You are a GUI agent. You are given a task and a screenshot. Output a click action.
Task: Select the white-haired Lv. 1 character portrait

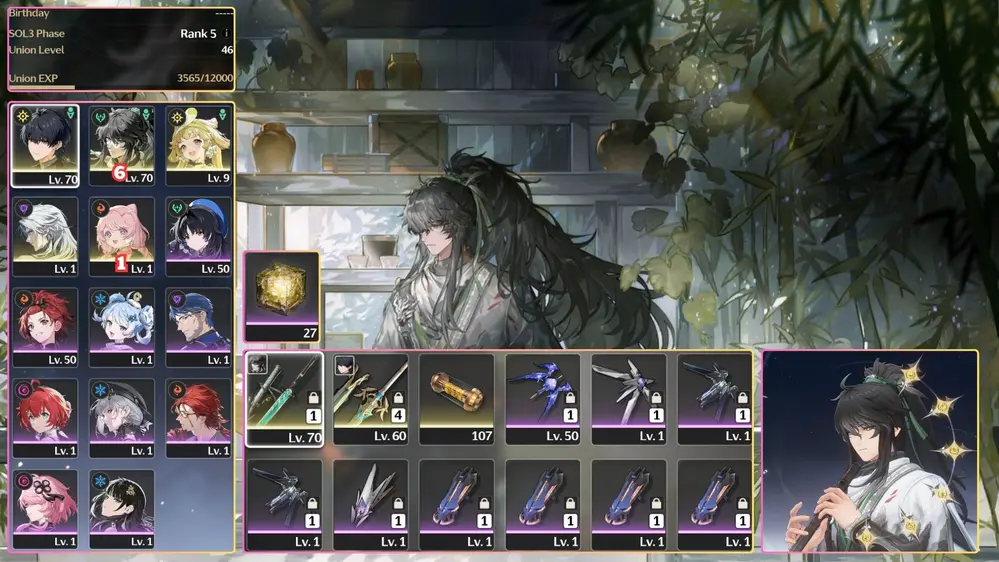[45, 236]
